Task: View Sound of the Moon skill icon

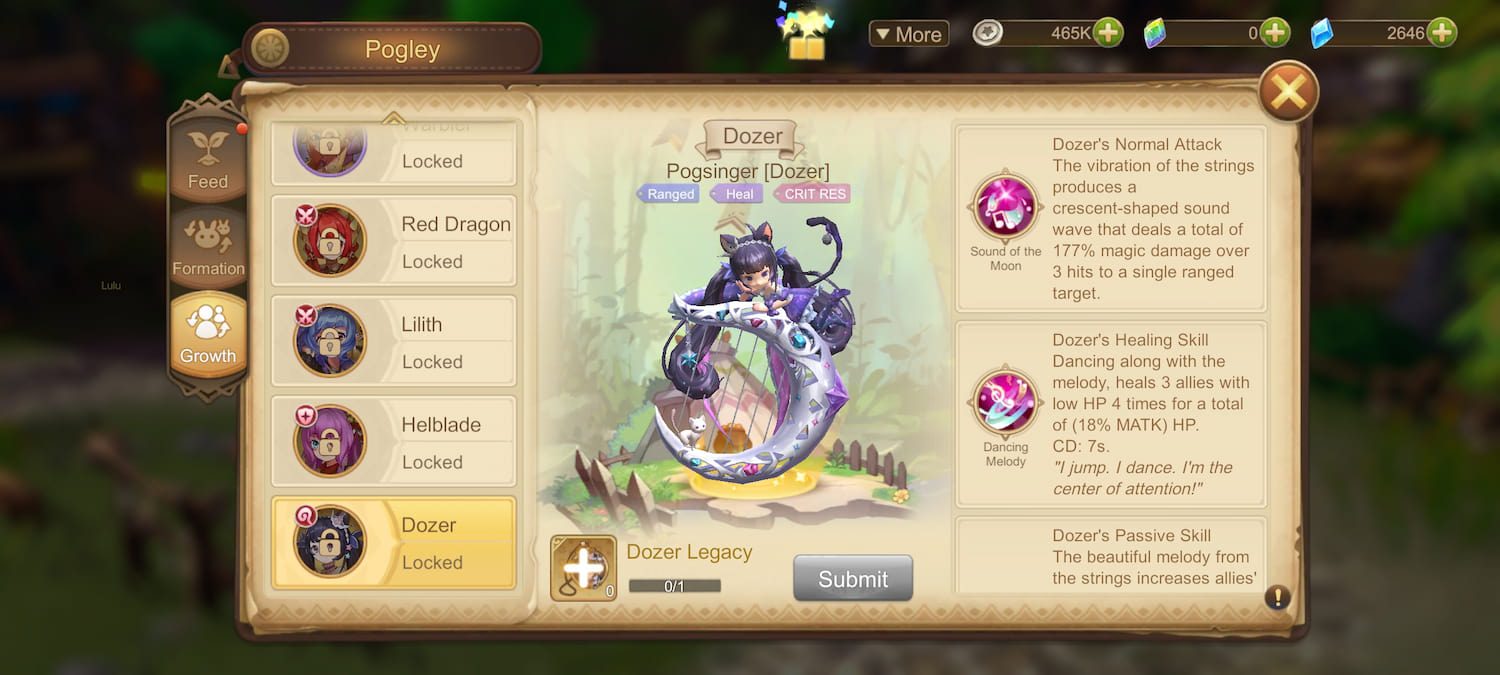Action: pos(1005,208)
